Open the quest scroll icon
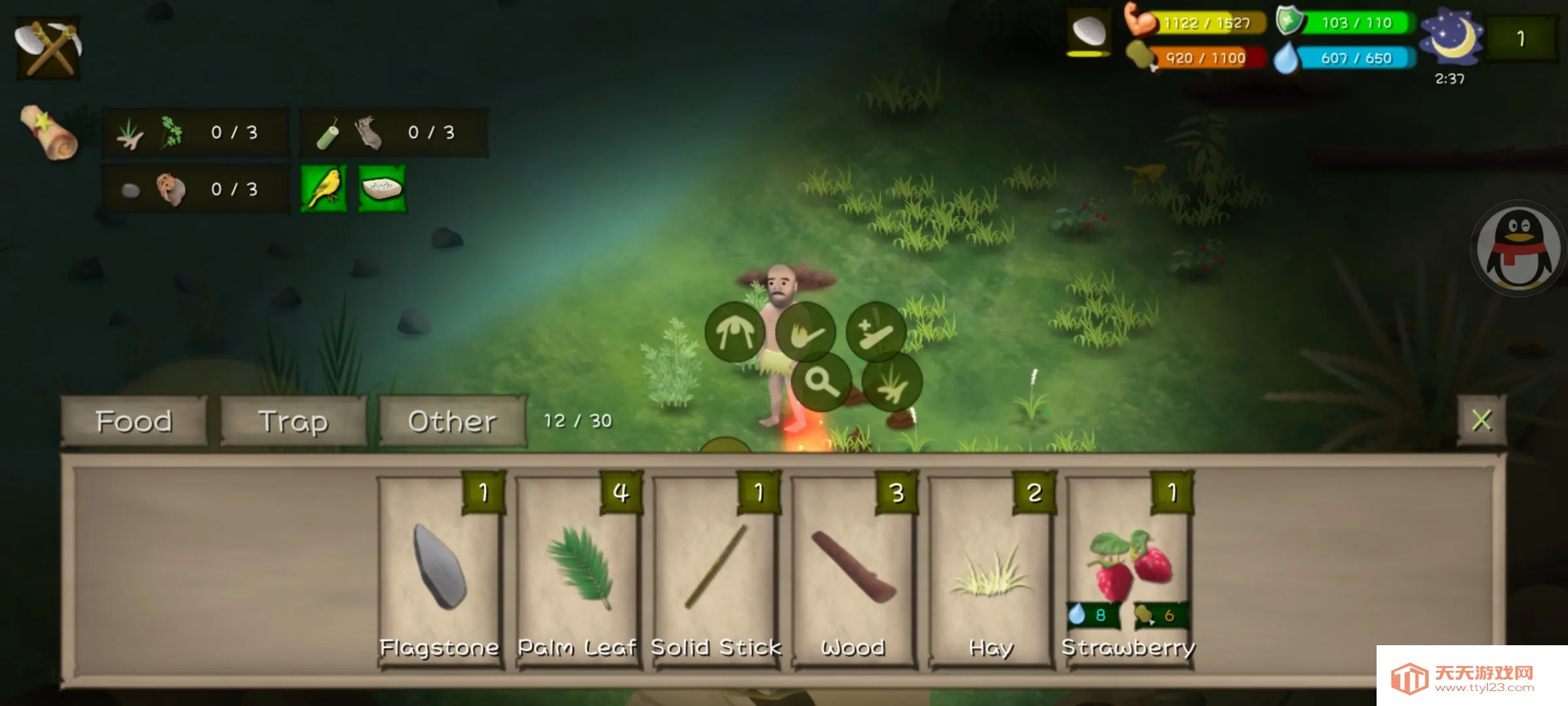 pos(48,133)
